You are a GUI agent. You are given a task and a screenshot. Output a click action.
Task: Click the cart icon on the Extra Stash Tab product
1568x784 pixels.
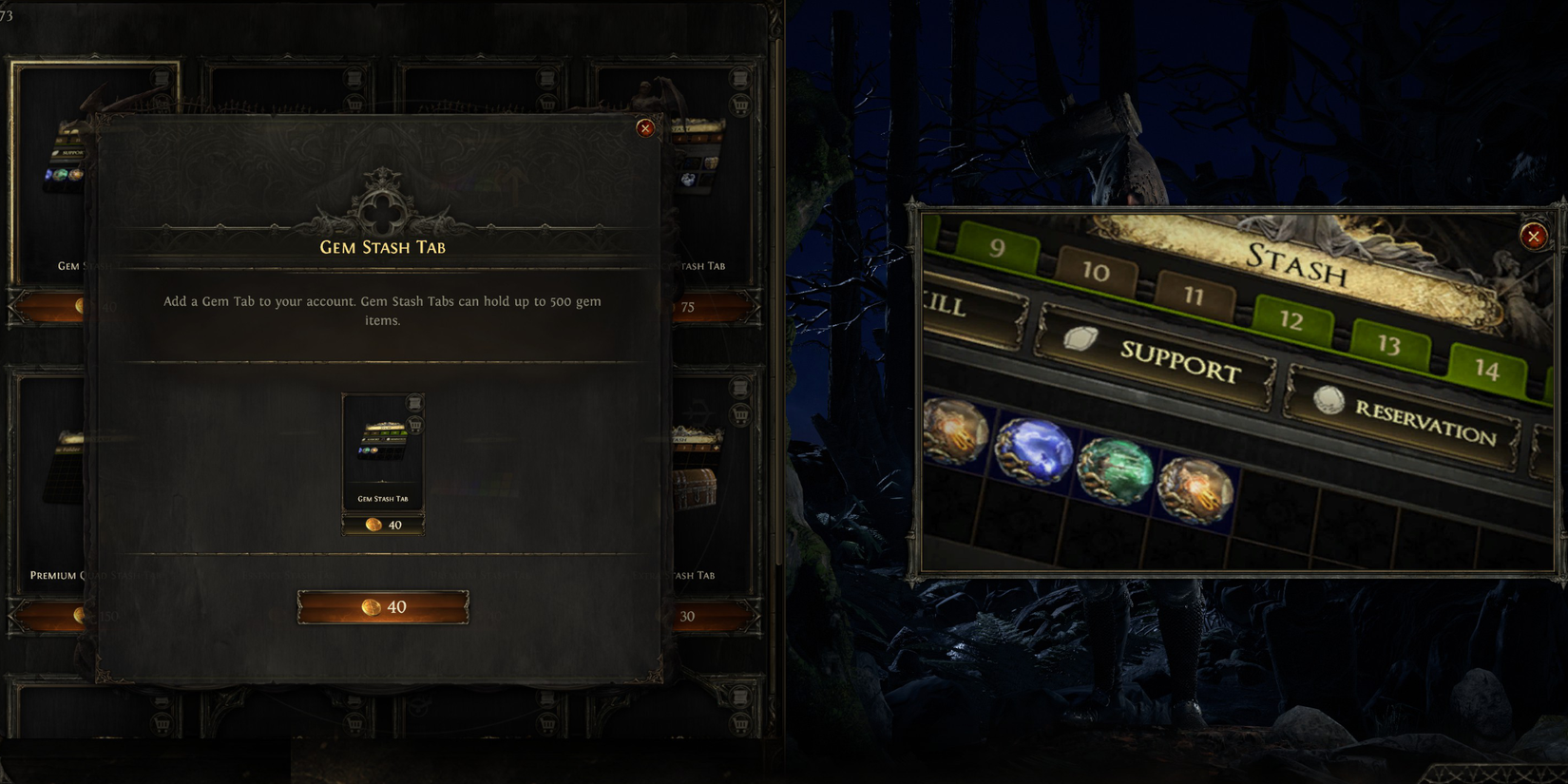(x=740, y=414)
